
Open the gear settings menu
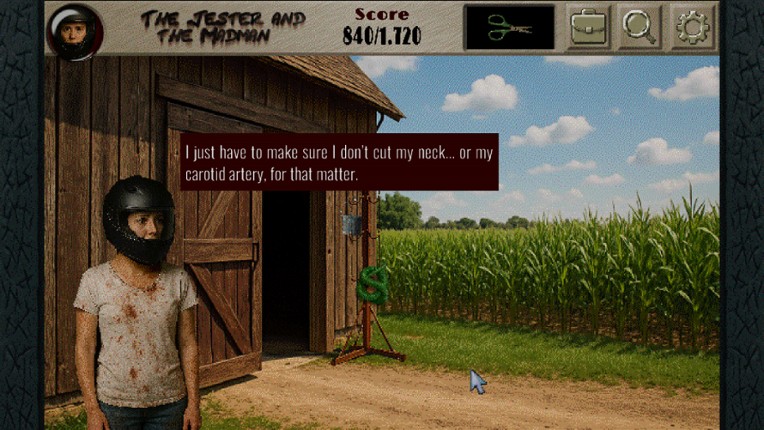[691, 27]
